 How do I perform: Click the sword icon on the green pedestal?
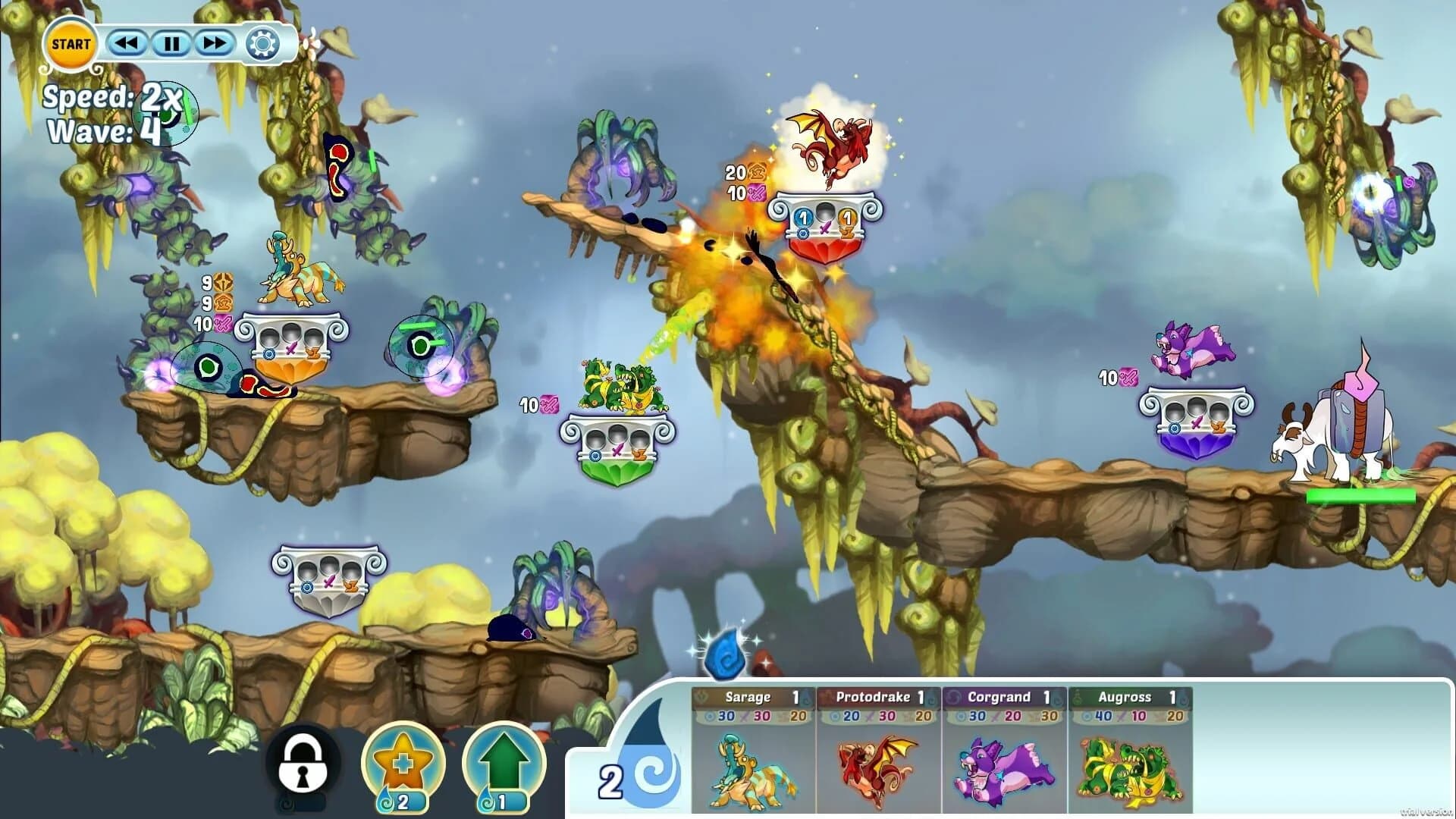[x=617, y=449]
